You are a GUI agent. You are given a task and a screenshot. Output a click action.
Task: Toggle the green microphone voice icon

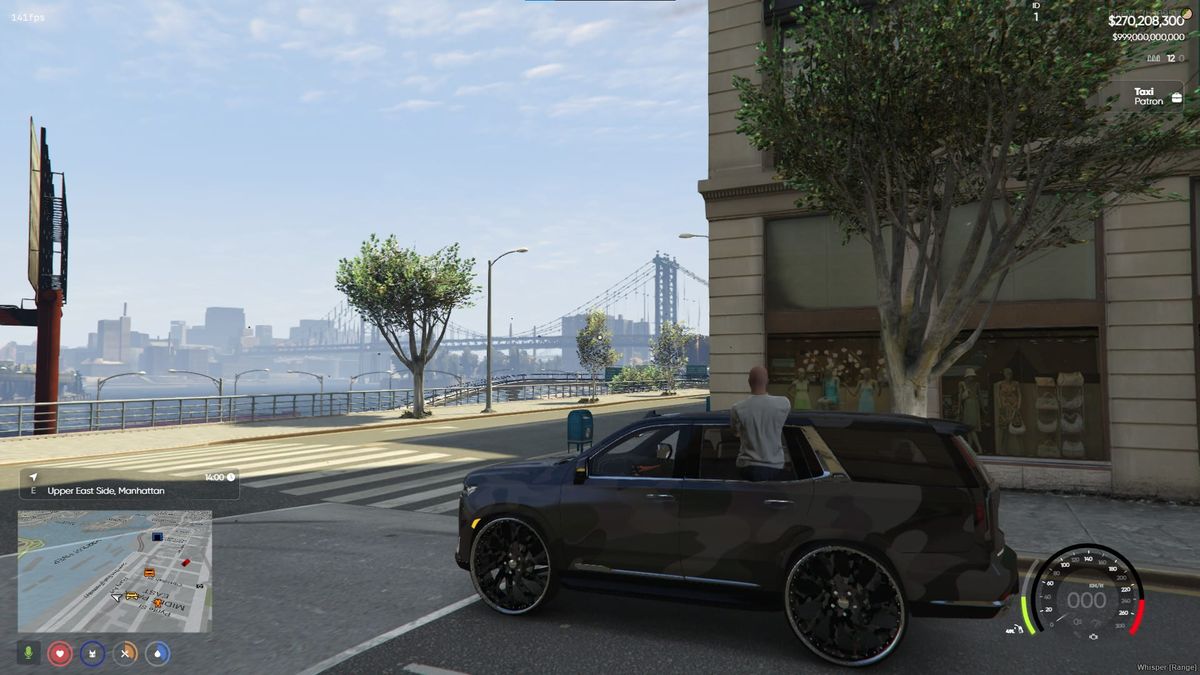pos(28,653)
